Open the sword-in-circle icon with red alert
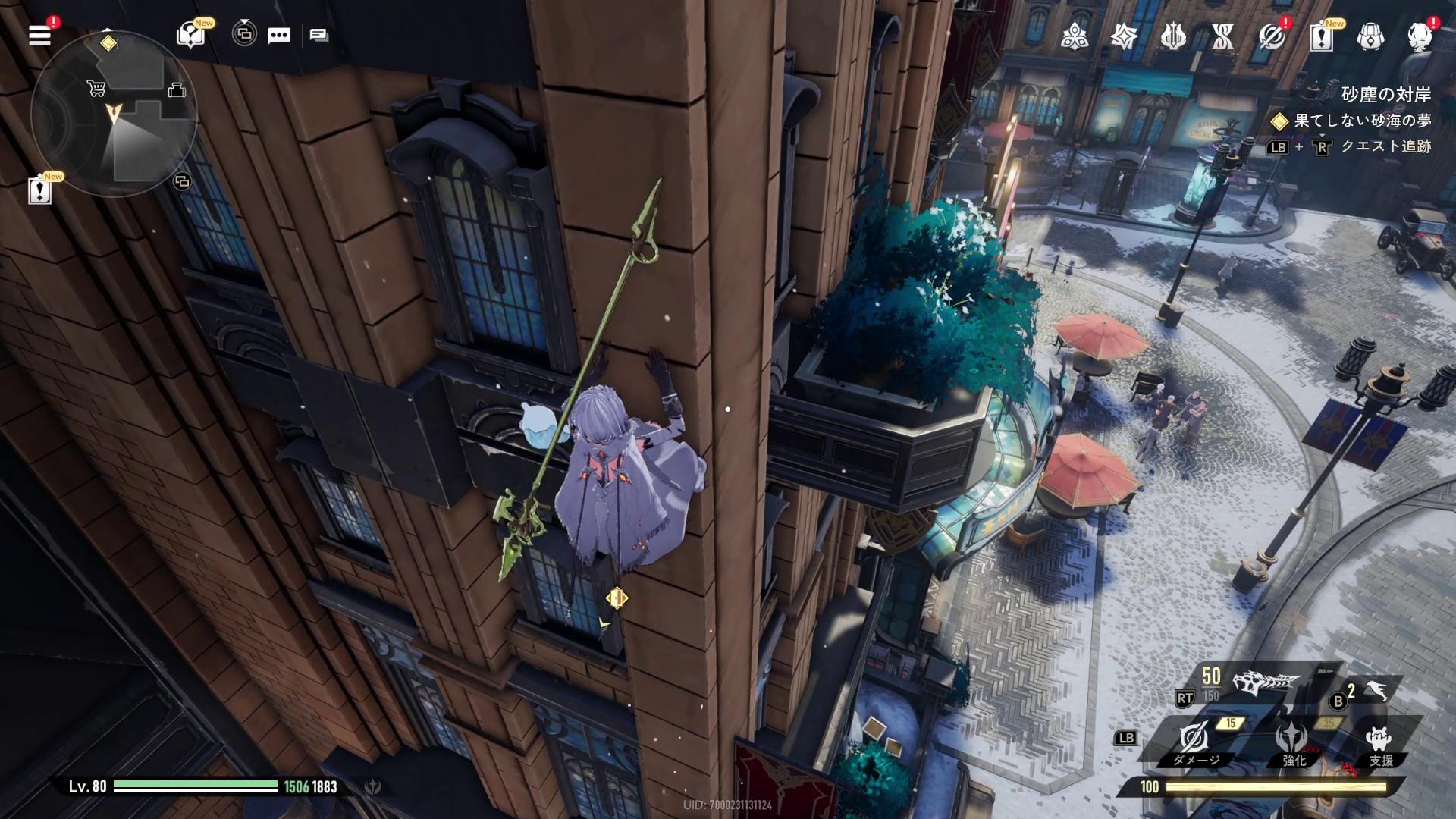Image resolution: width=1456 pixels, height=819 pixels. (x=1272, y=36)
